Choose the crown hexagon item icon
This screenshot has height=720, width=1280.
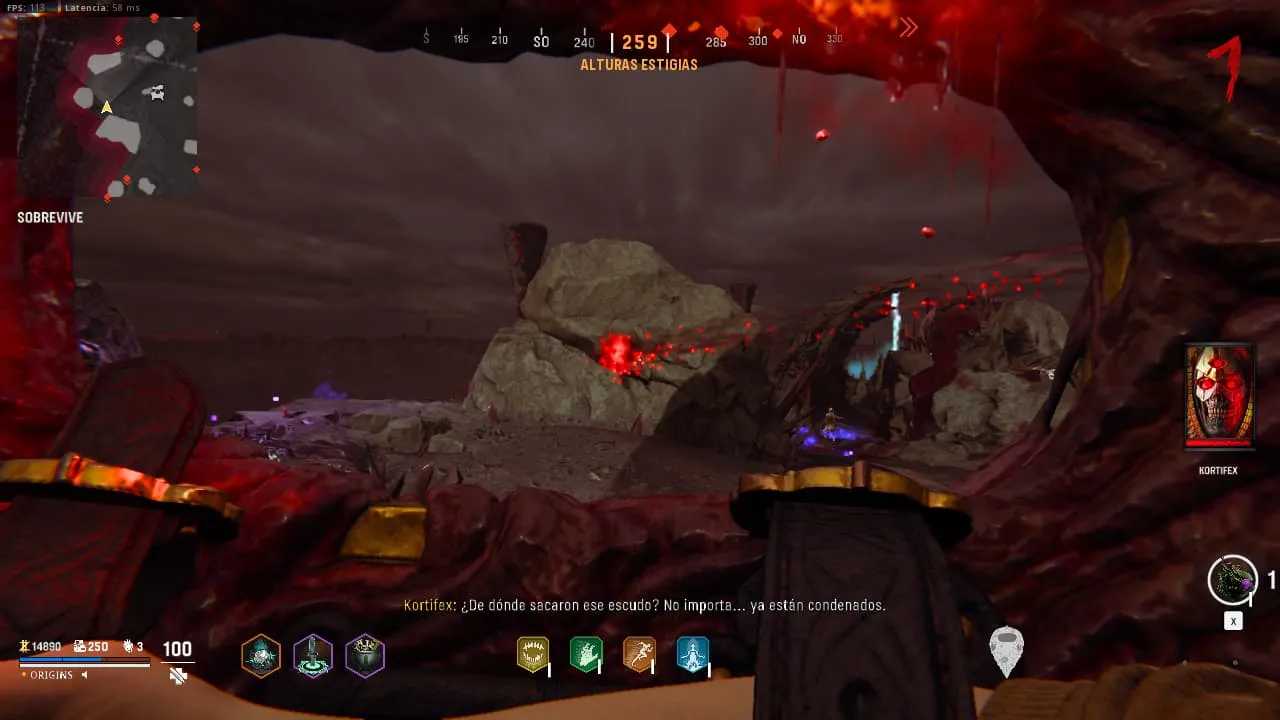[365, 656]
